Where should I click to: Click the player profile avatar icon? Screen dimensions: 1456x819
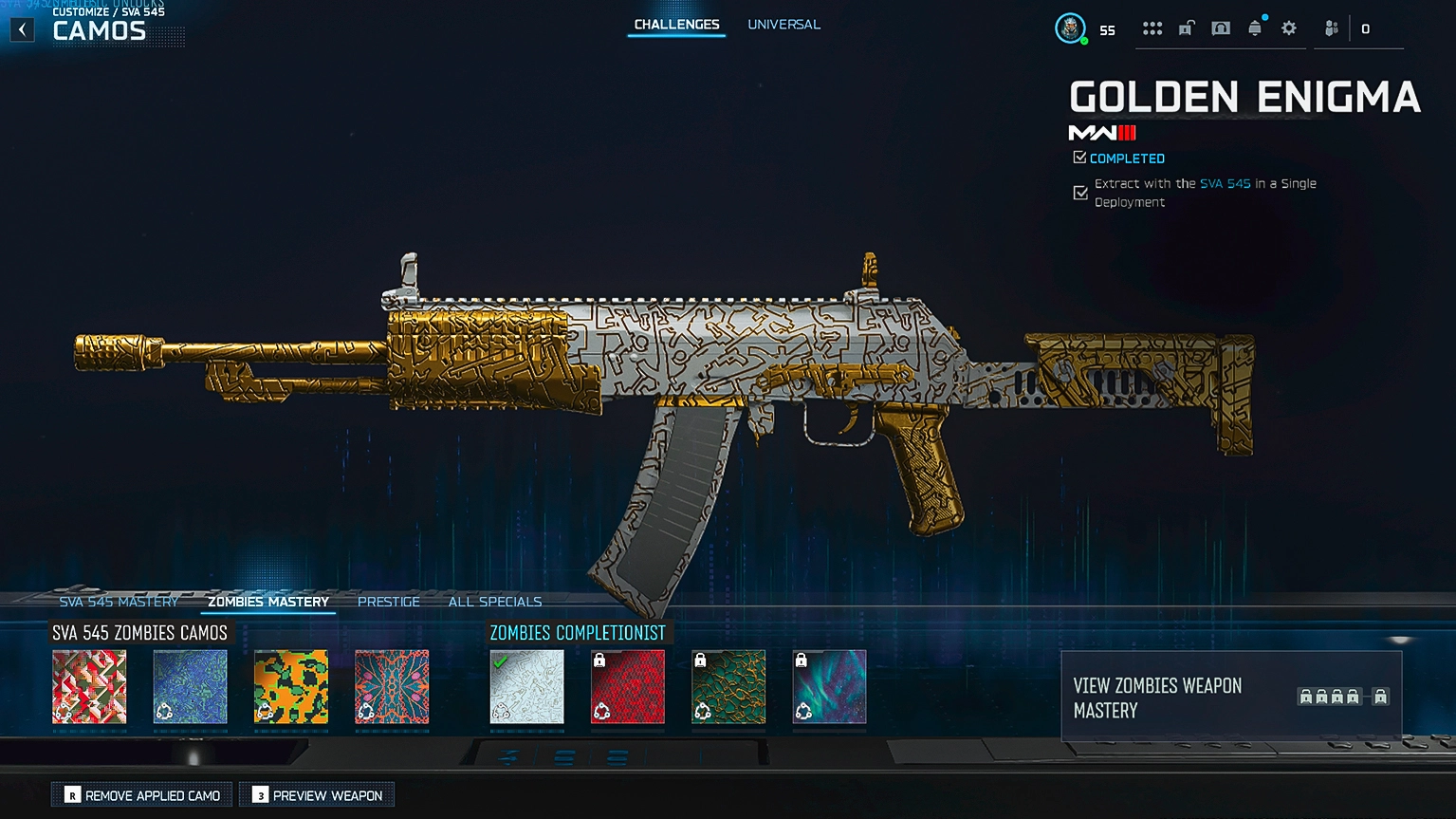pyautogui.click(x=1073, y=28)
